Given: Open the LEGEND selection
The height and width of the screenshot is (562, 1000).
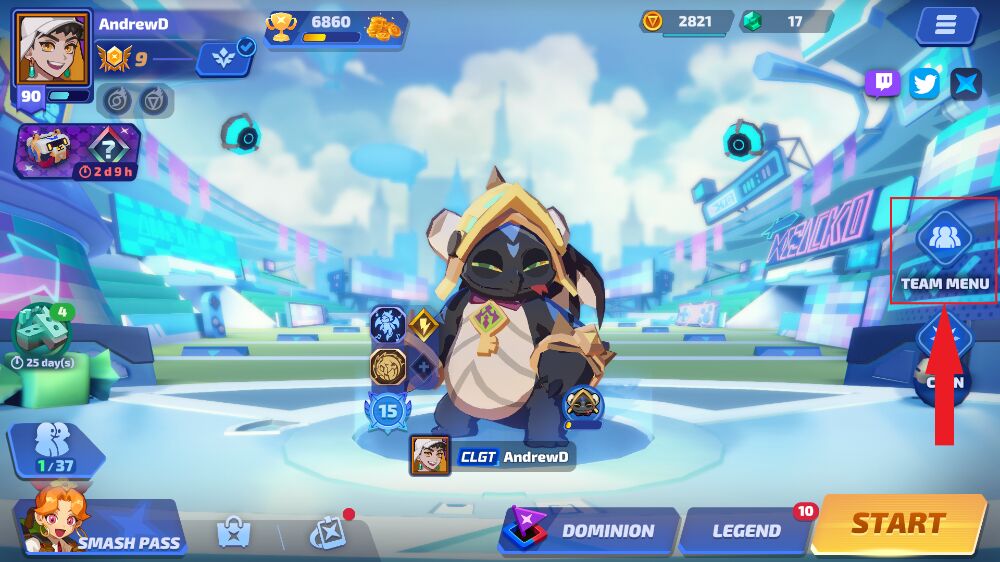Looking at the screenshot, I should pyautogui.click(x=746, y=531).
